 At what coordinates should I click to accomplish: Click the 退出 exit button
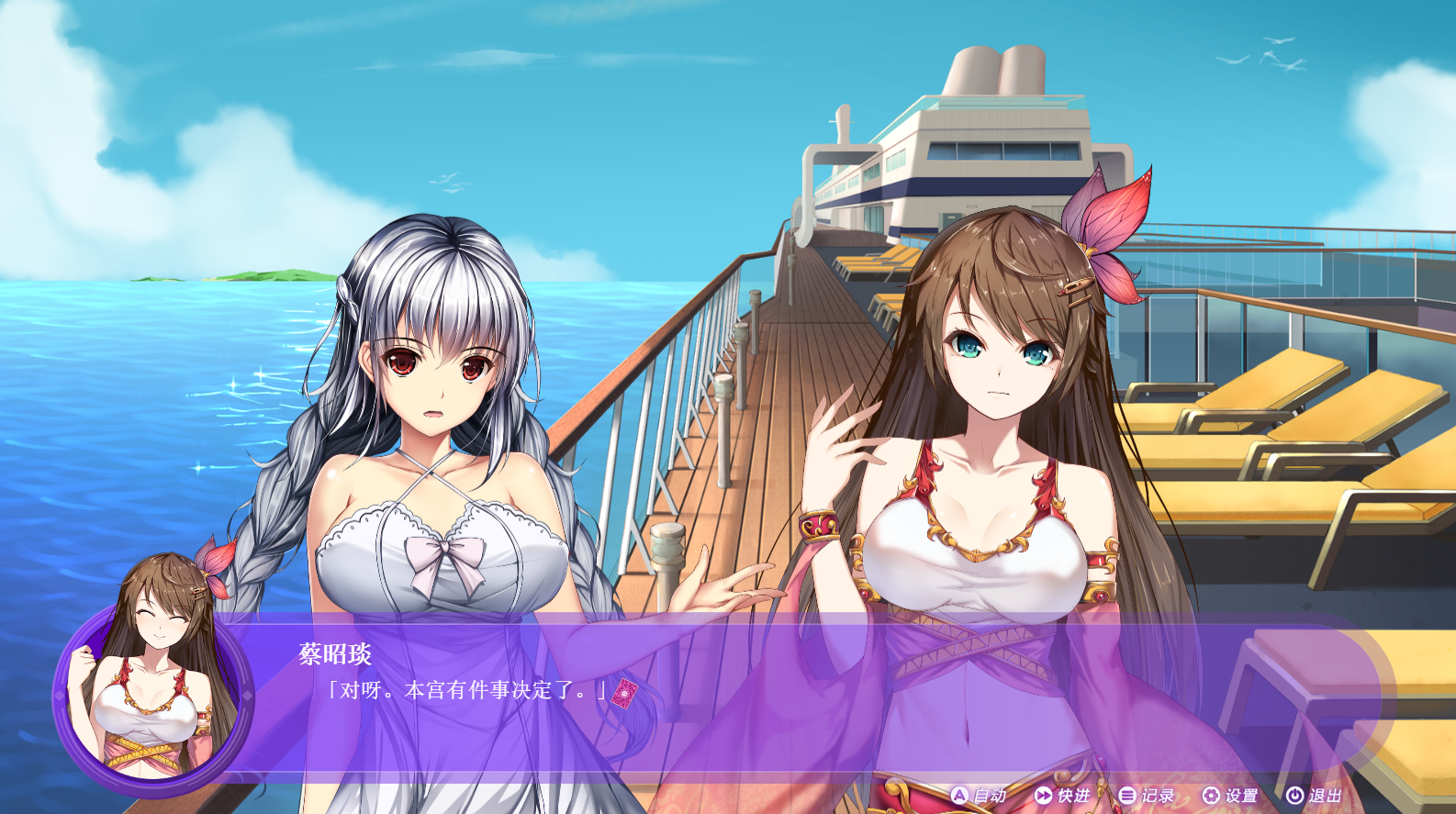pos(1314,796)
